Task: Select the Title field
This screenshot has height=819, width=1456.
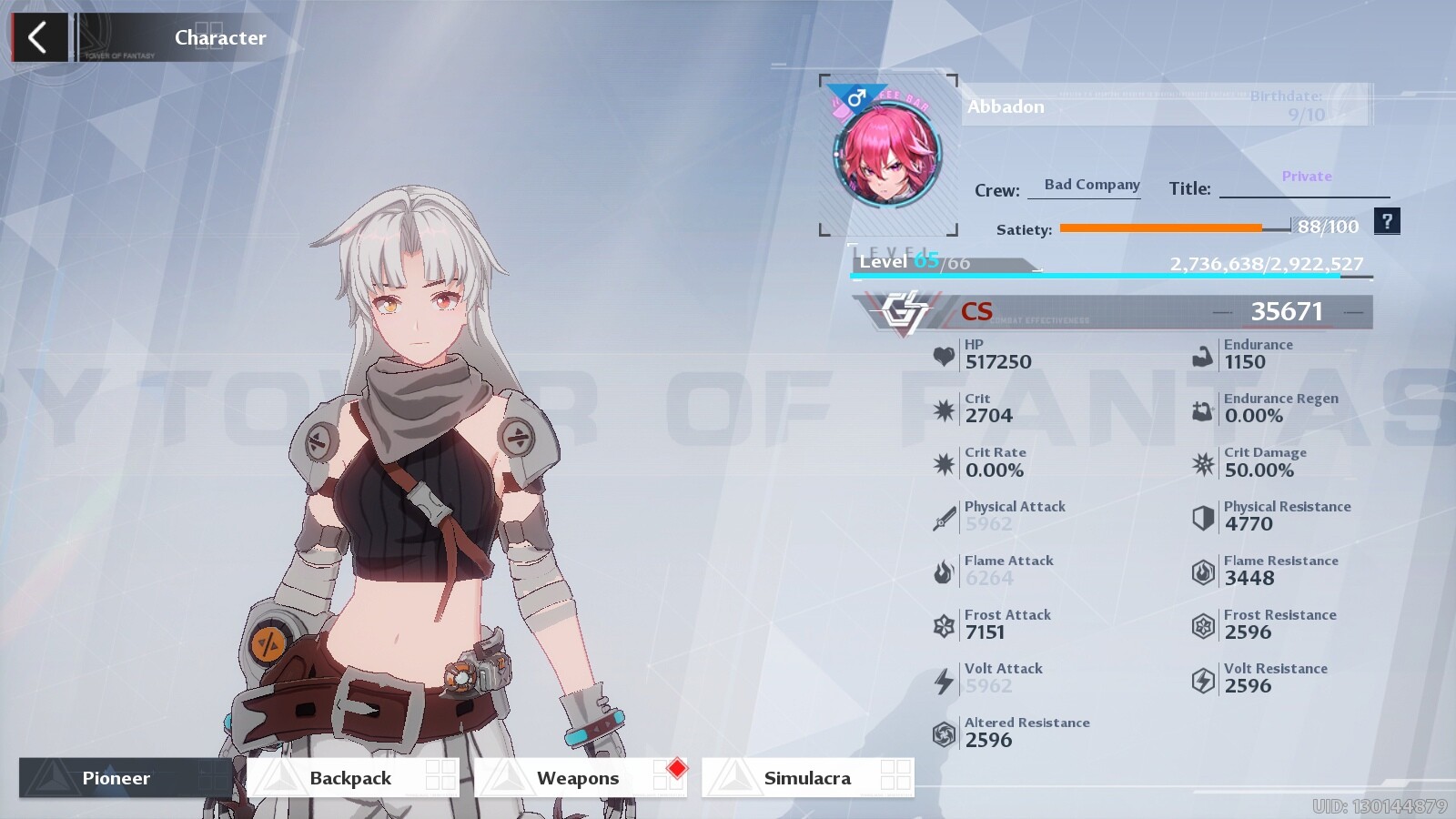Action: point(1304,187)
